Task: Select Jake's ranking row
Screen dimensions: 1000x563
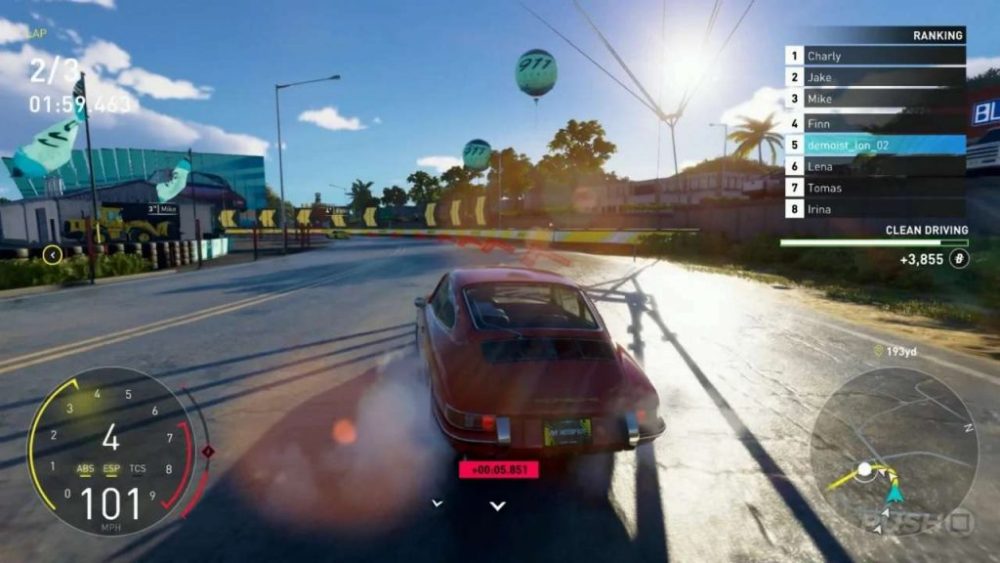Action: [875, 78]
